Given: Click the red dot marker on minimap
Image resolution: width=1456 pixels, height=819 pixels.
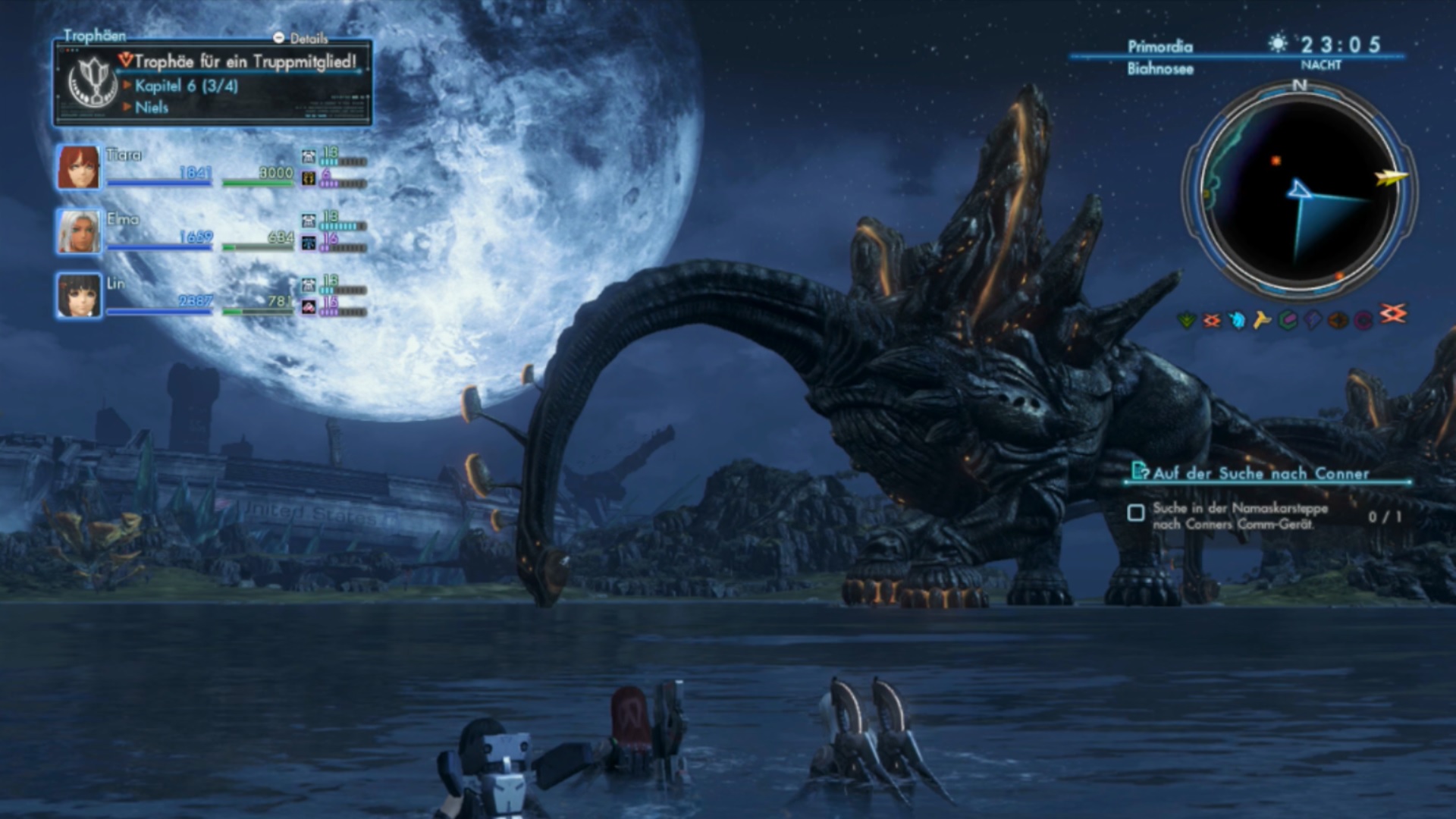Looking at the screenshot, I should pos(1276,161).
